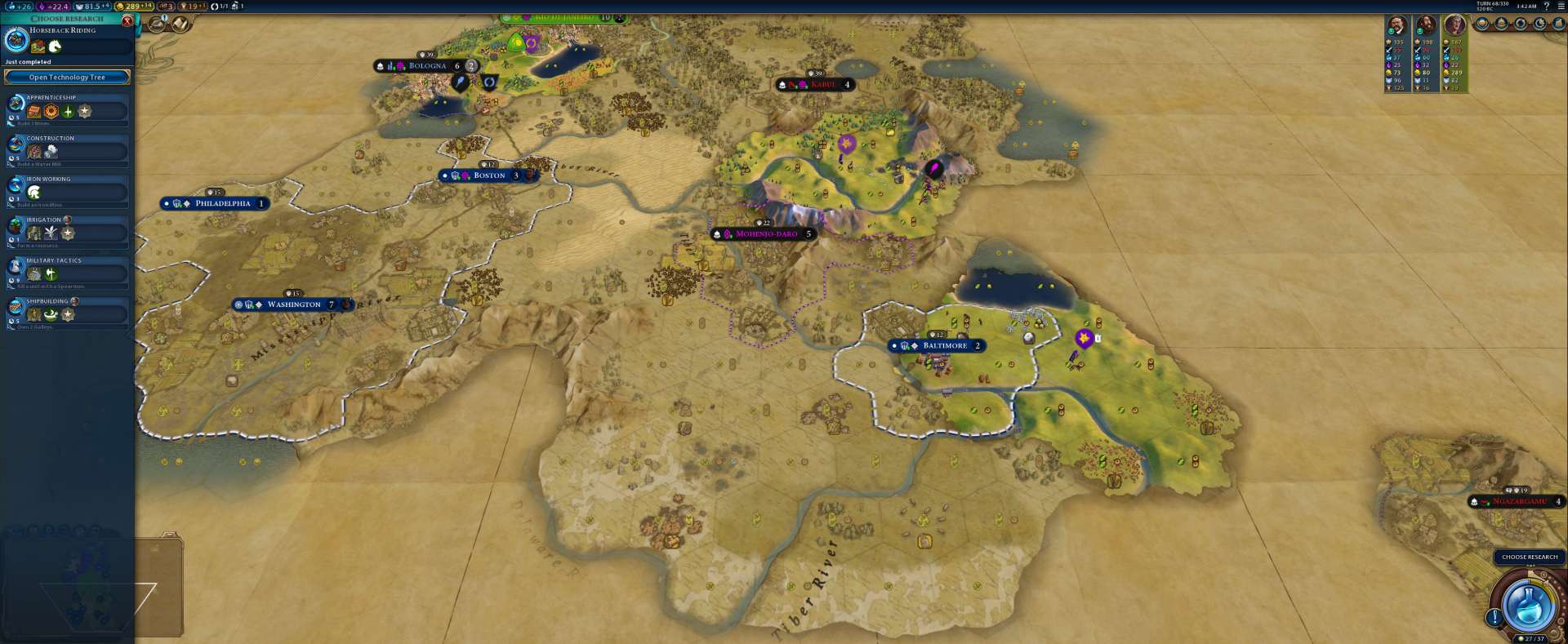This screenshot has width=1568, height=644.
Task: Click the dark-bearded leader portrait
Action: click(x=1426, y=26)
